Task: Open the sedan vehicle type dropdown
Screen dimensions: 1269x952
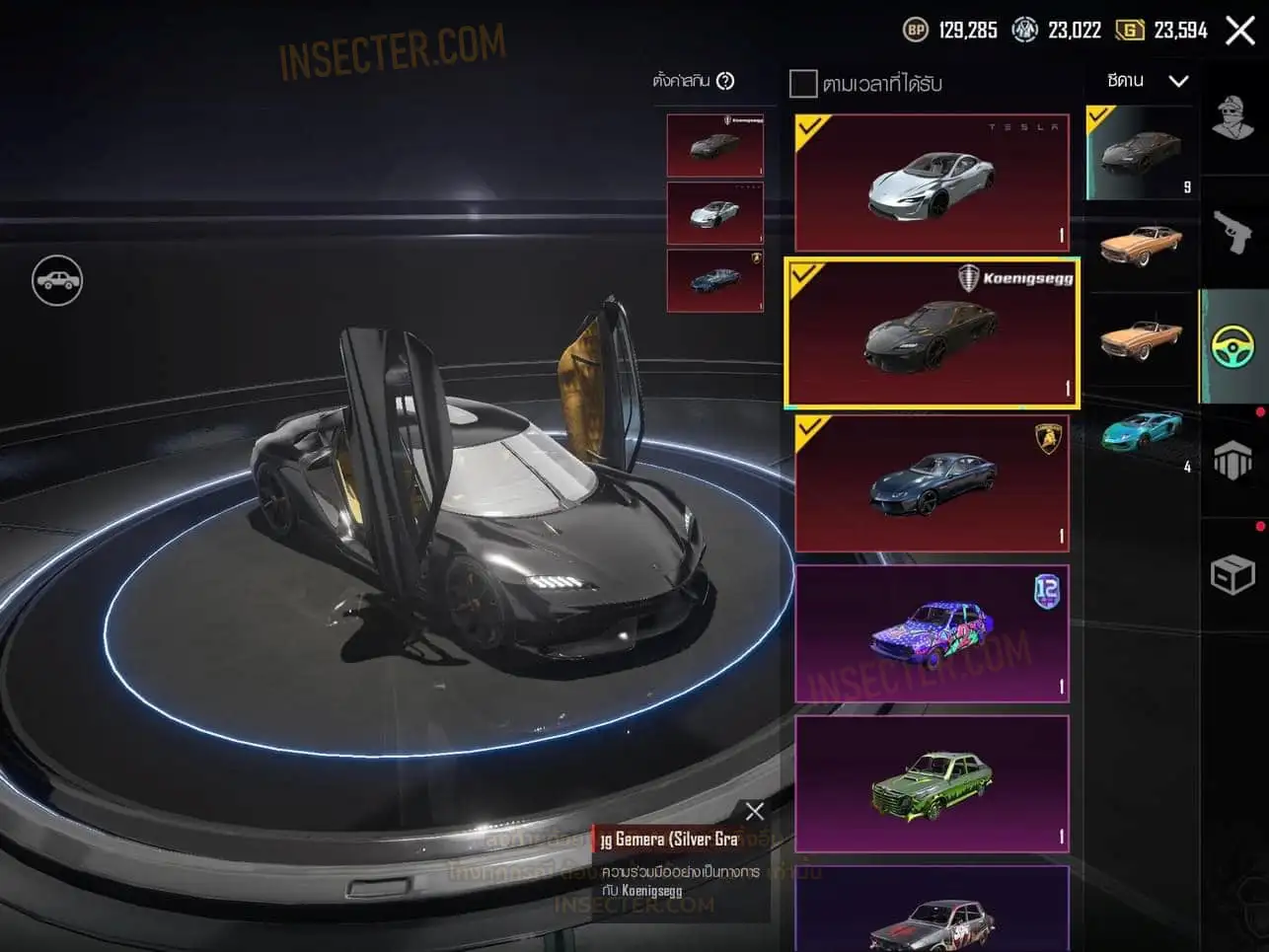Action: 1147,81
